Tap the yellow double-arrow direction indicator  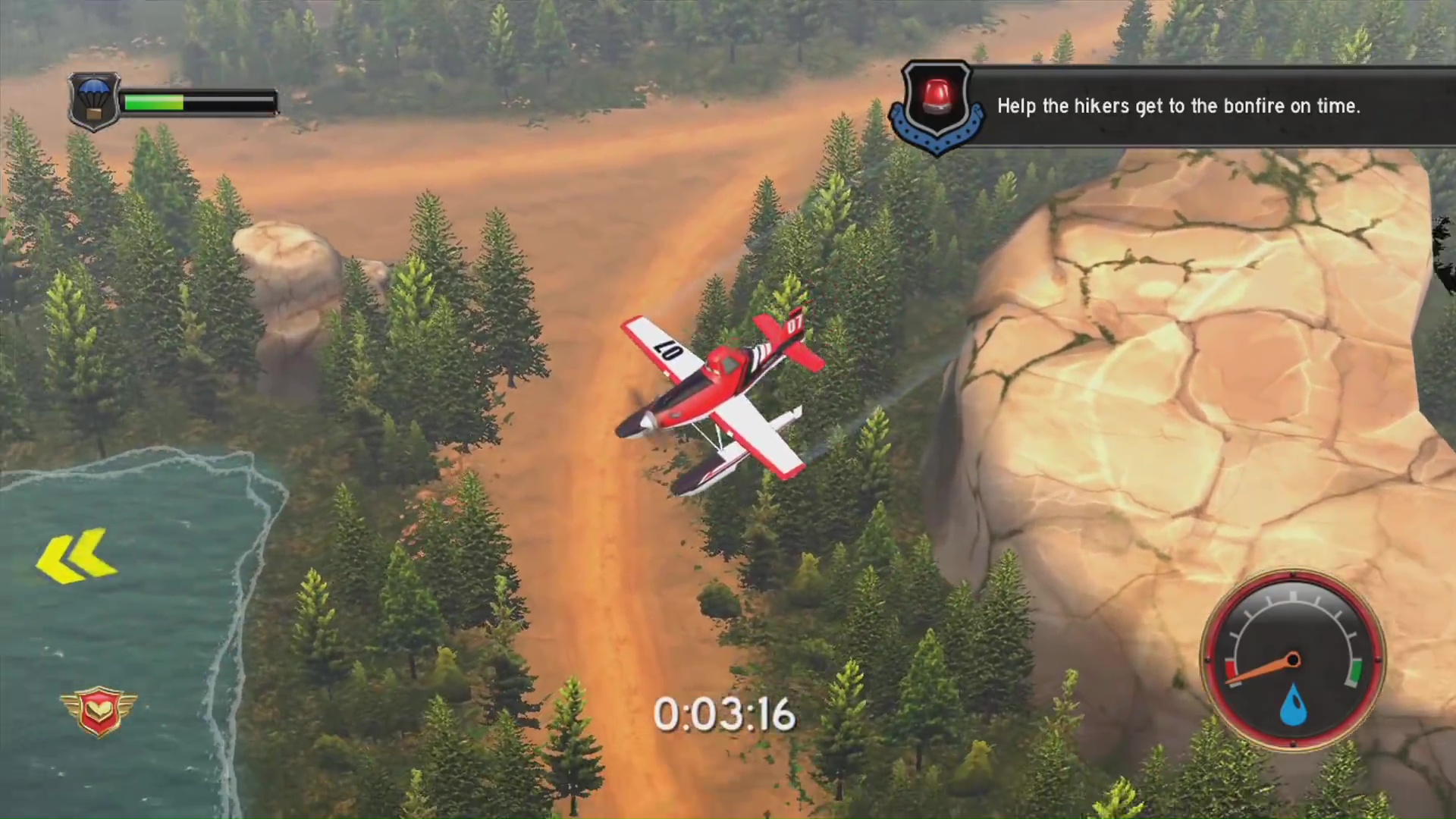point(76,557)
